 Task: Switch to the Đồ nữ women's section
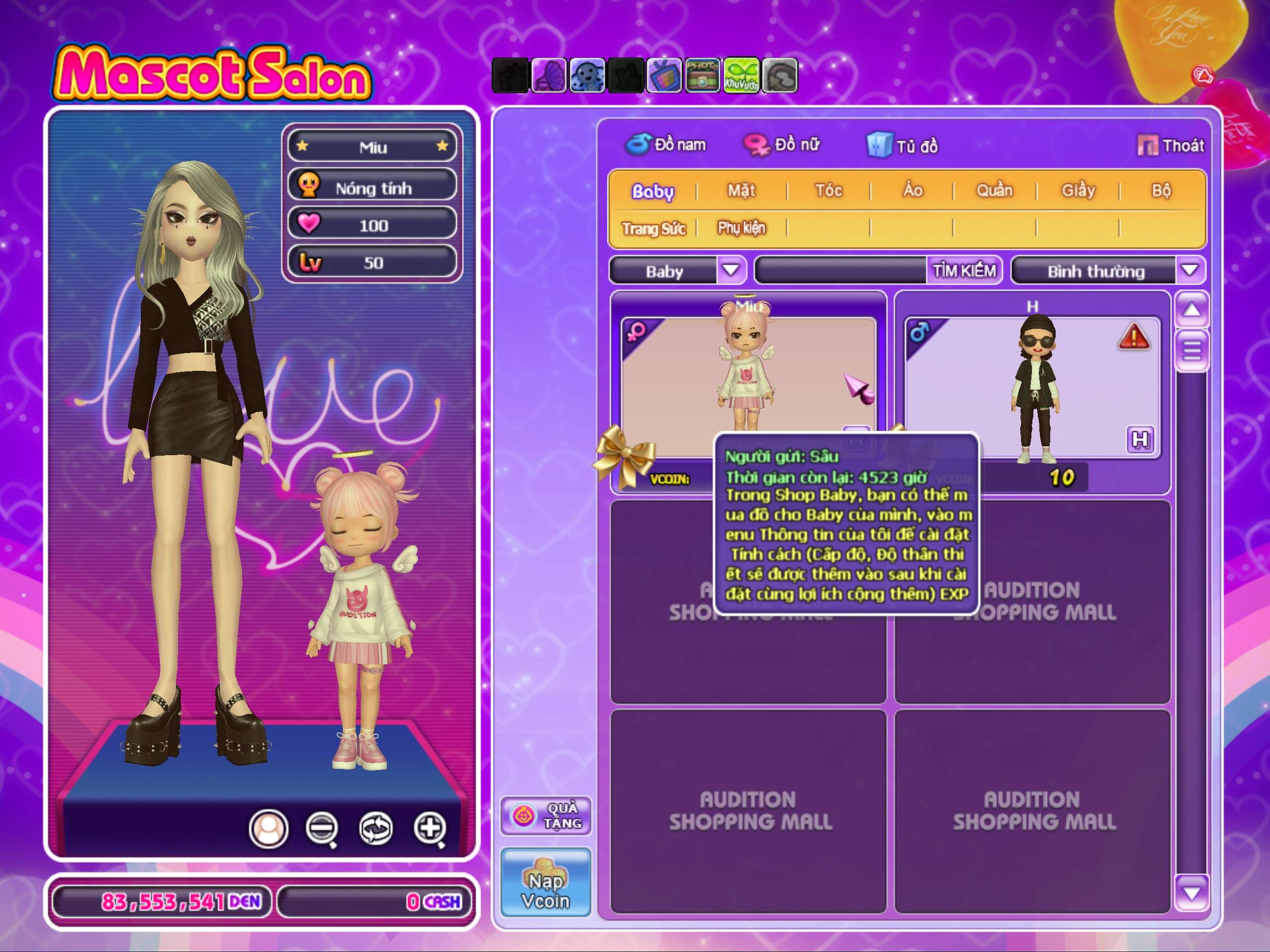point(781,145)
